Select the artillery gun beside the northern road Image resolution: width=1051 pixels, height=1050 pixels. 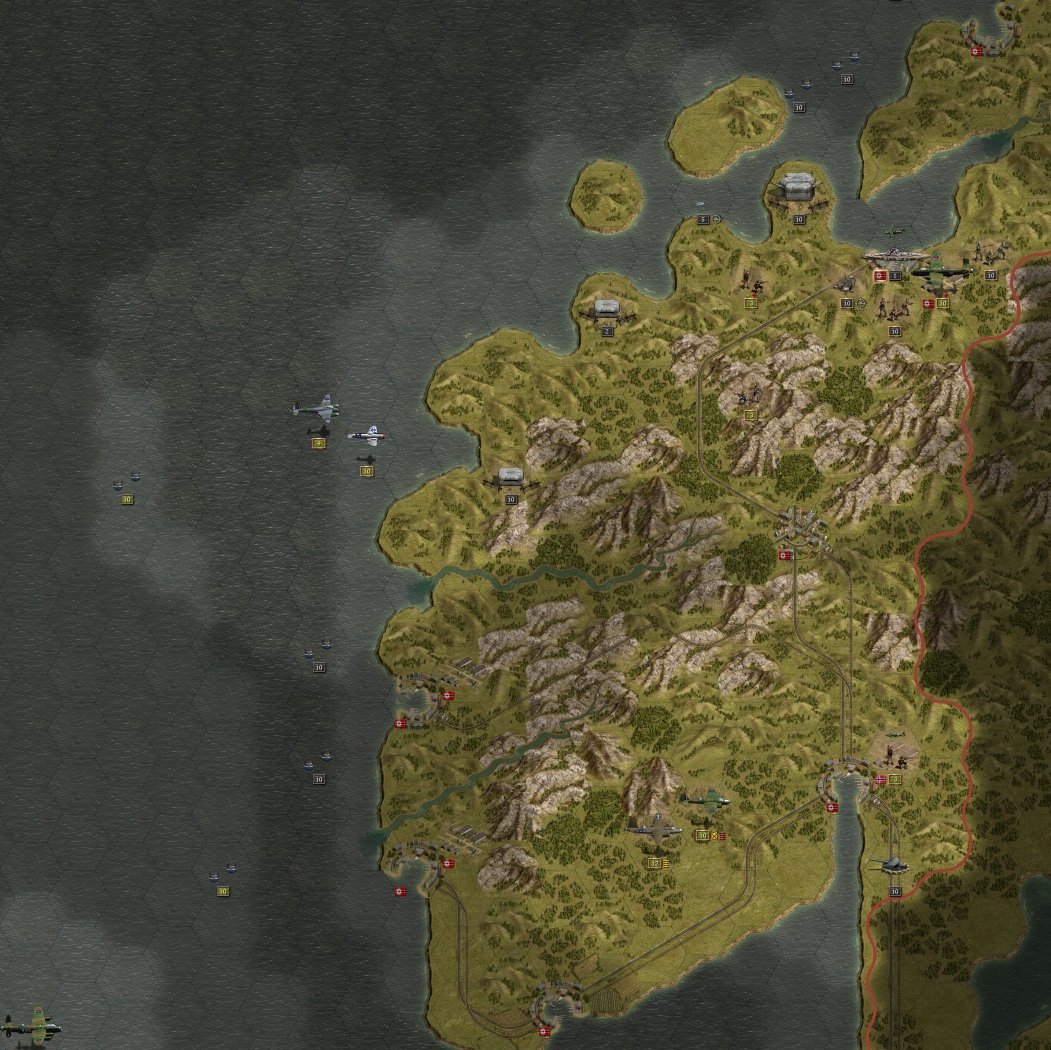pos(846,284)
